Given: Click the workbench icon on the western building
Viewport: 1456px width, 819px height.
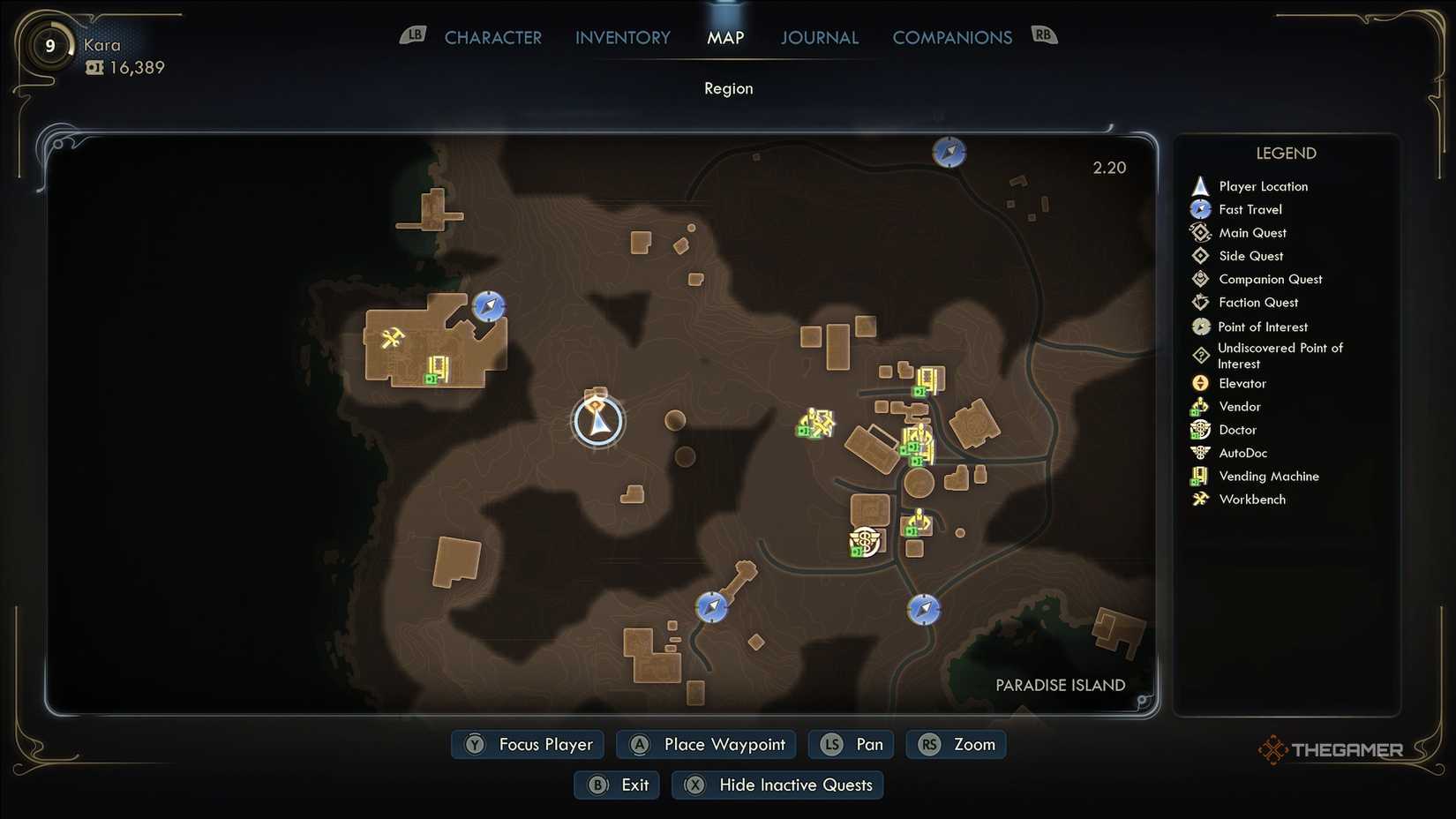Looking at the screenshot, I should tap(393, 338).
